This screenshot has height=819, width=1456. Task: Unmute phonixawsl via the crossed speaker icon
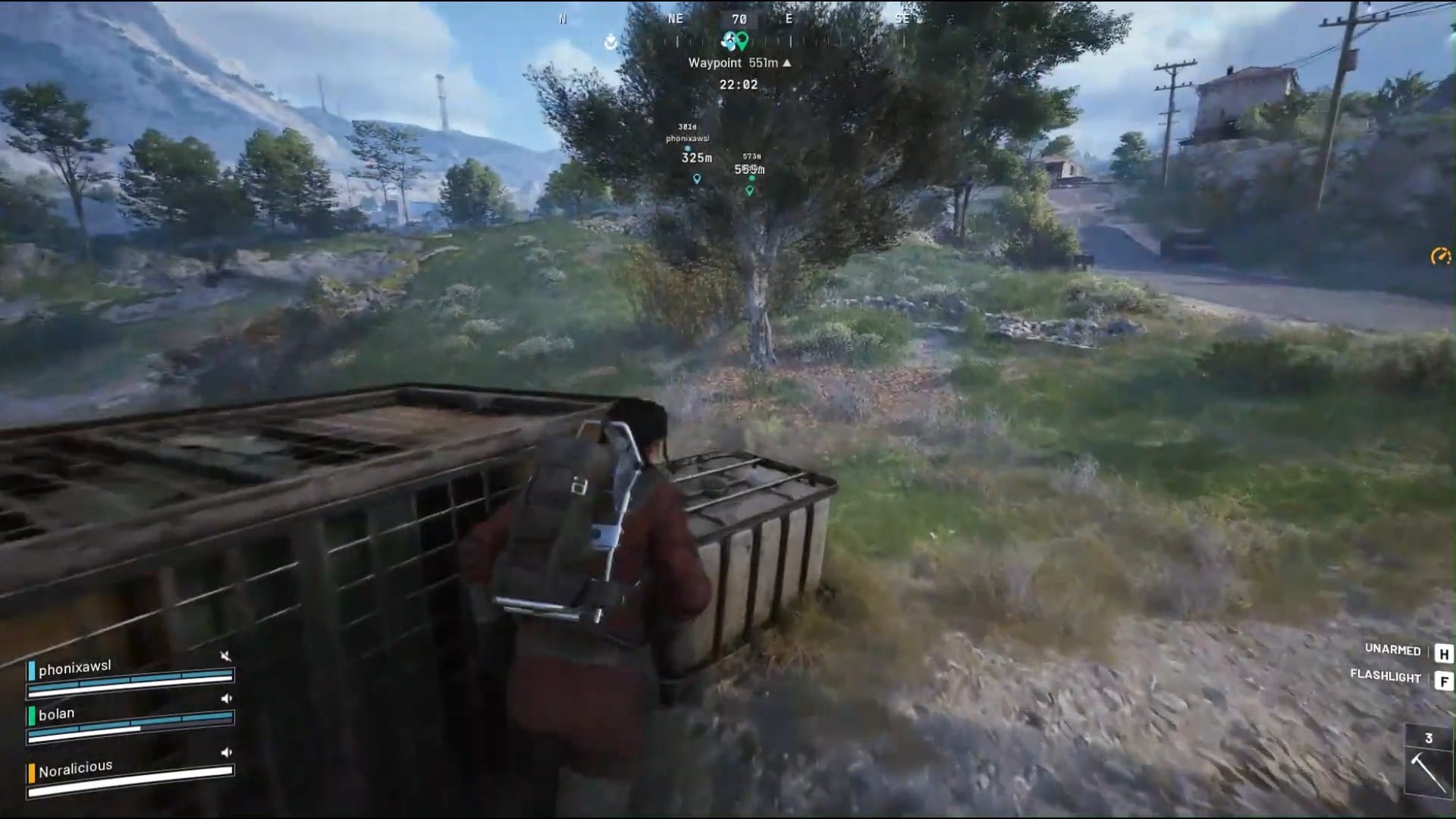click(x=226, y=656)
